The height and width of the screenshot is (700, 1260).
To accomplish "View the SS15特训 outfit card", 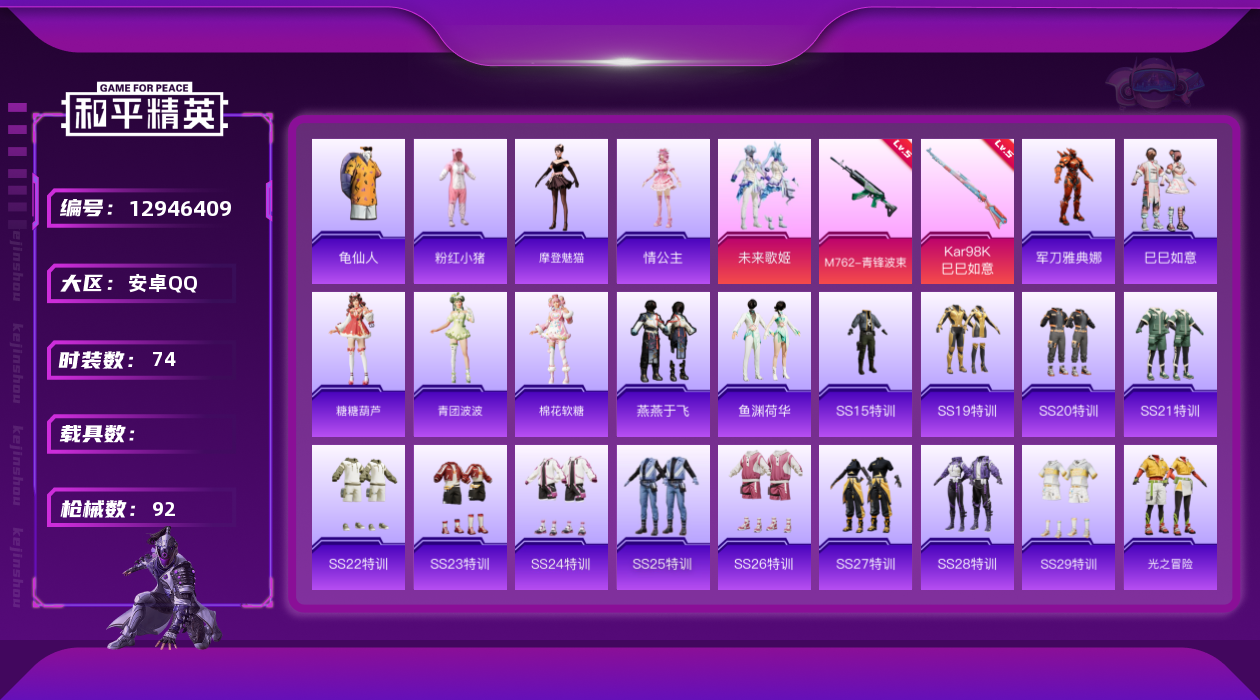I will point(865,364).
